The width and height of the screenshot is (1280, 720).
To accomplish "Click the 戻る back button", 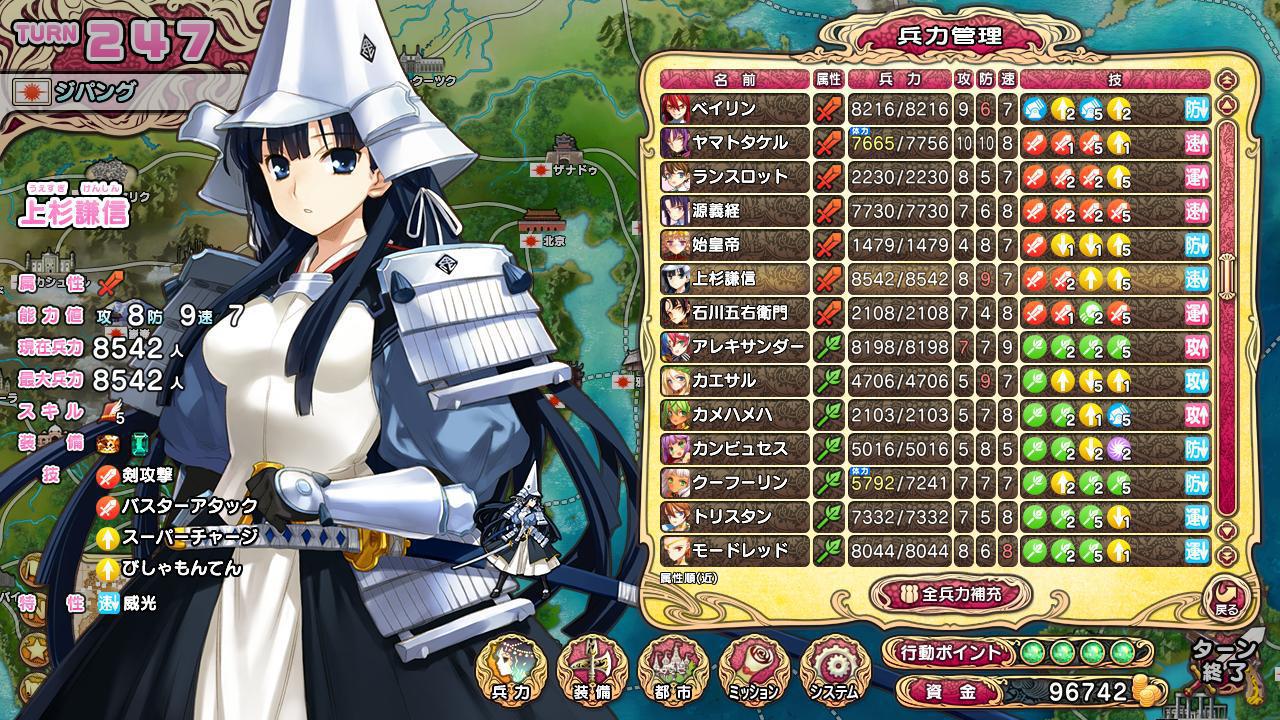I will [x=1226, y=597].
